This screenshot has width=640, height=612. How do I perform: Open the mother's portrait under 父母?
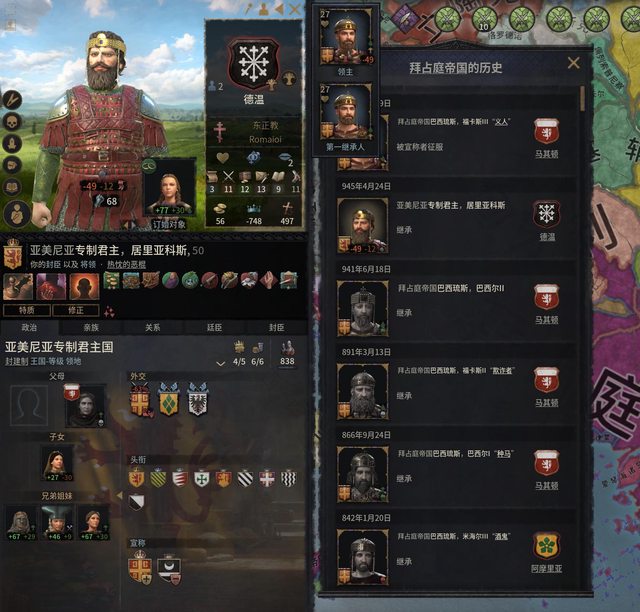pyautogui.click(x=85, y=403)
